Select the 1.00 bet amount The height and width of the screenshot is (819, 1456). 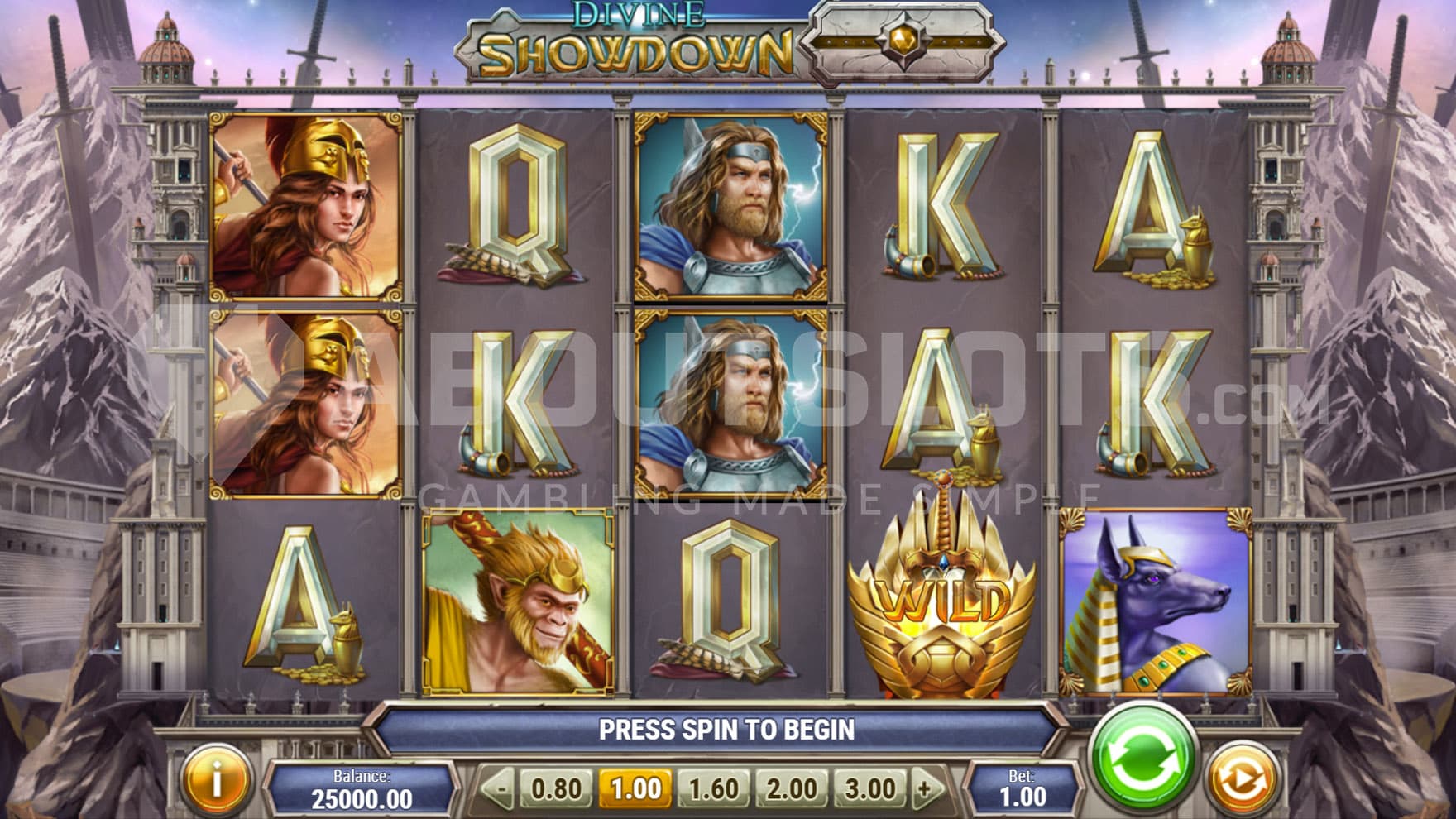635,788
